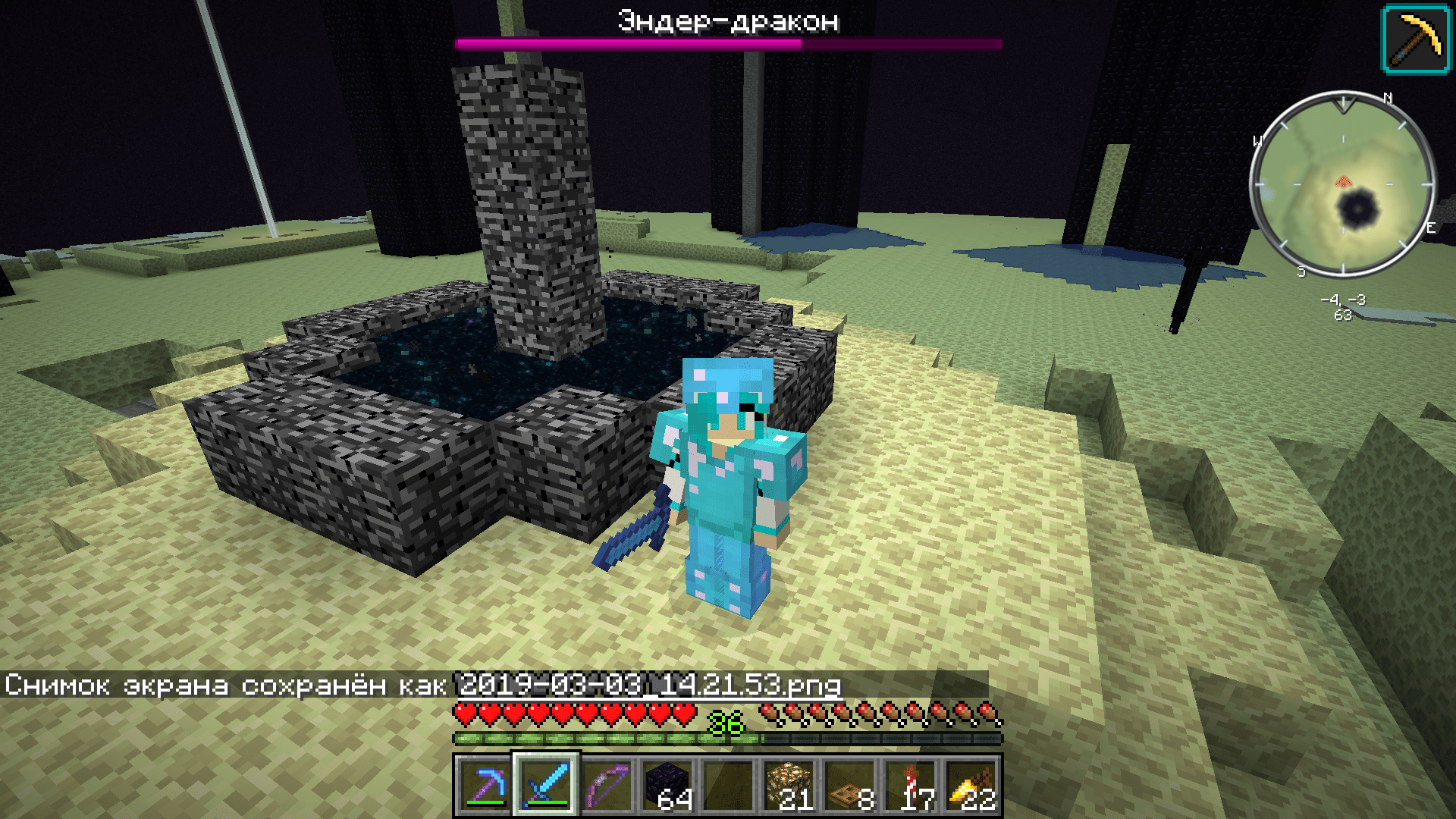This screenshot has width=1456, height=819.
Task: Choose the hotbar stack of 22
Action: click(x=972, y=786)
